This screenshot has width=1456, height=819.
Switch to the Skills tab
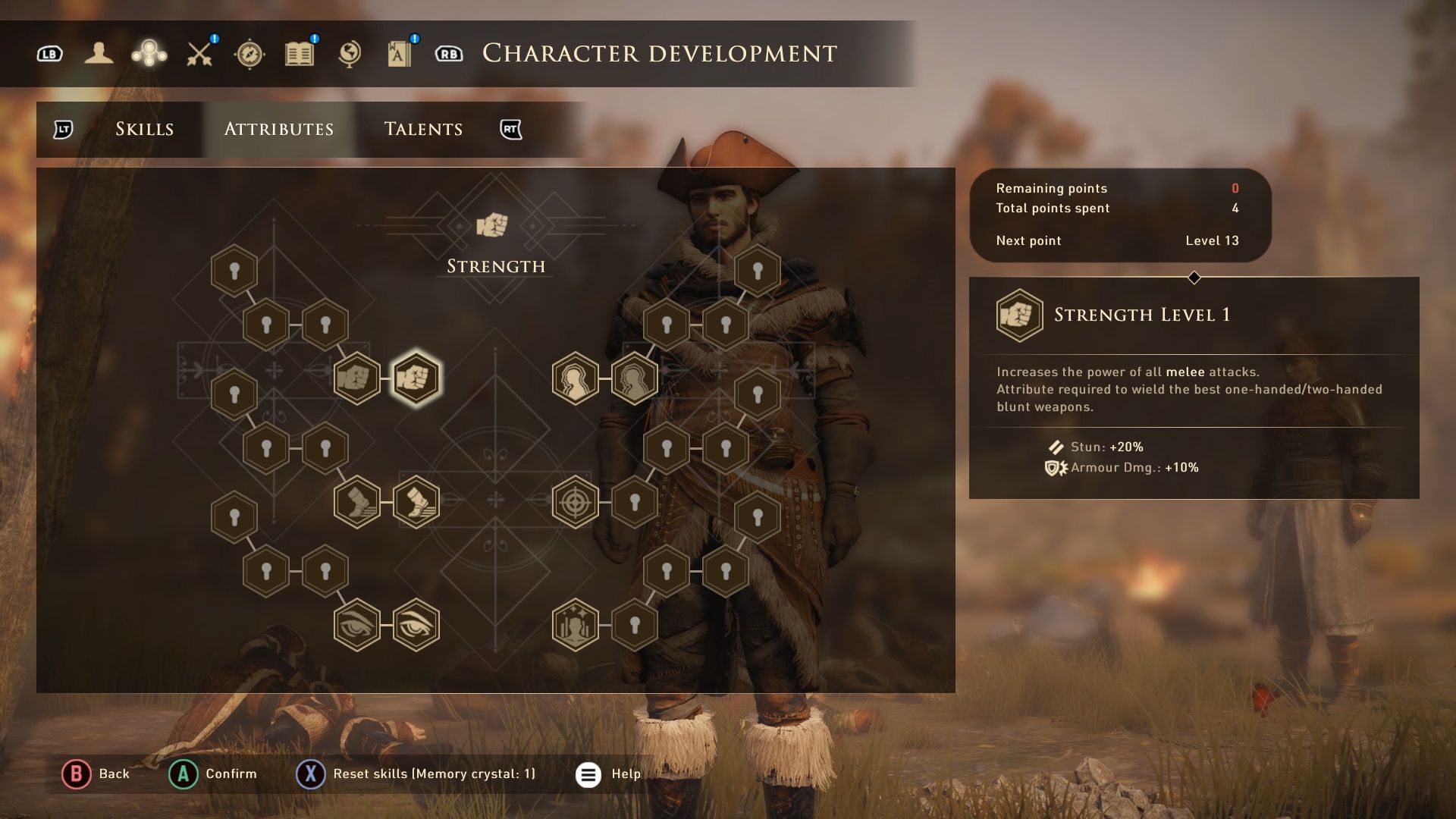click(144, 129)
